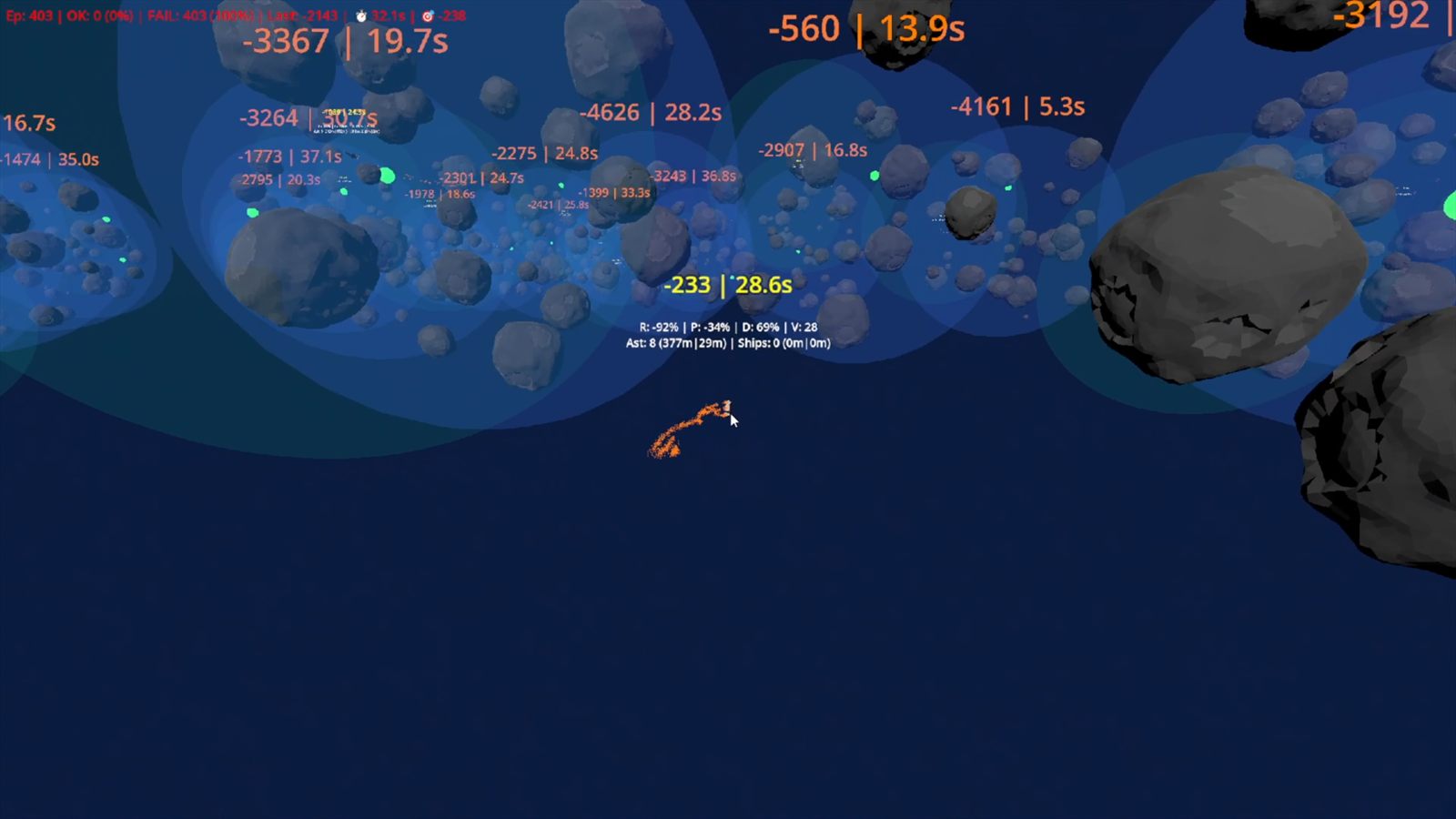Select the -4626 | 28.2s cluster label

point(652,113)
